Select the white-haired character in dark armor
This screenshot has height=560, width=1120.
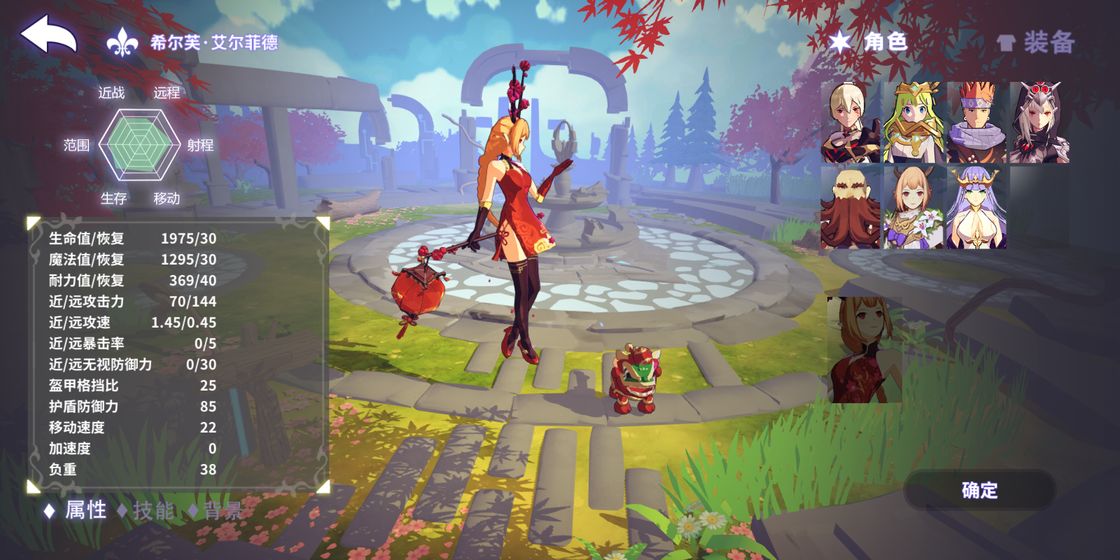pyautogui.click(x=851, y=123)
